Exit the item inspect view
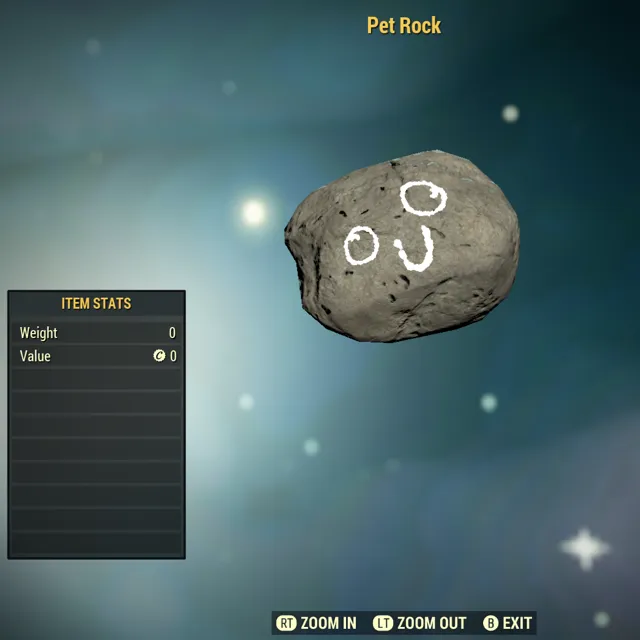Viewport: 640px width, 640px height. [507, 623]
